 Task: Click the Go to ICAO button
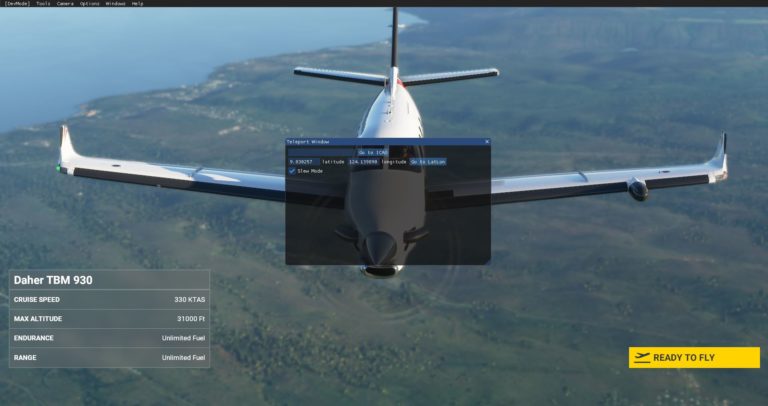point(372,152)
